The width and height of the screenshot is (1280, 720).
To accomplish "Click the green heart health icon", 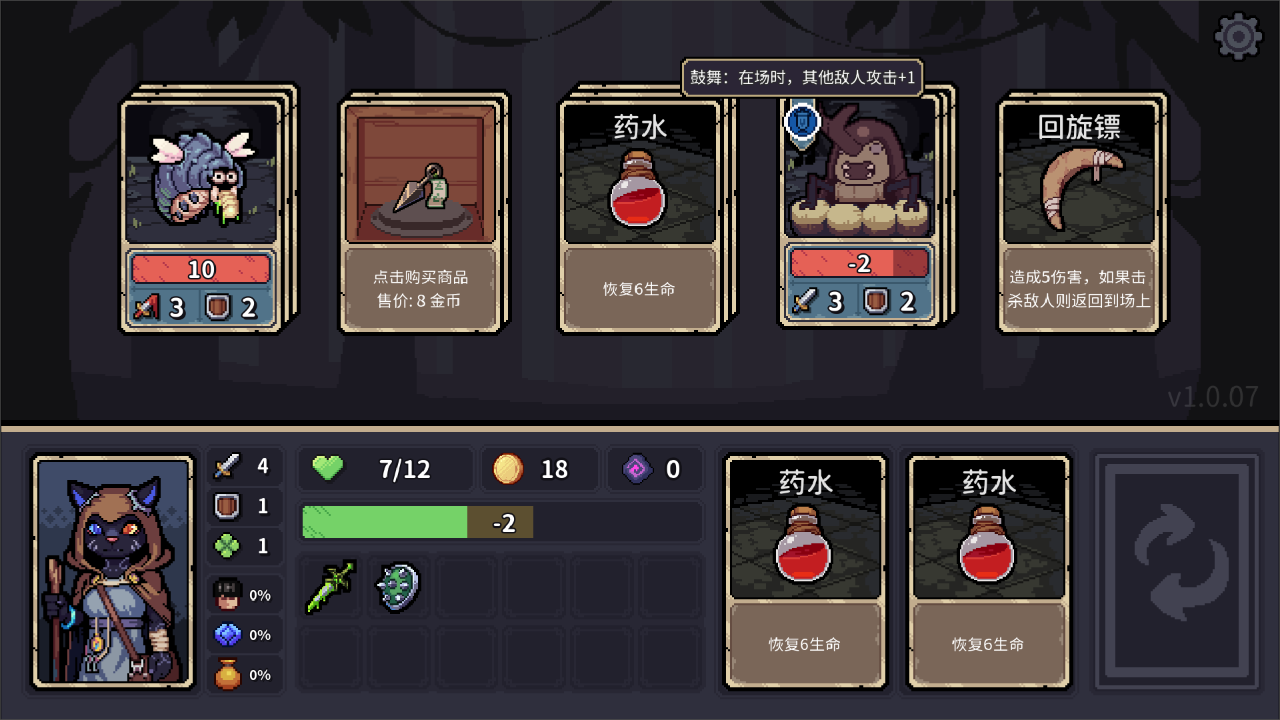I will (328, 468).
